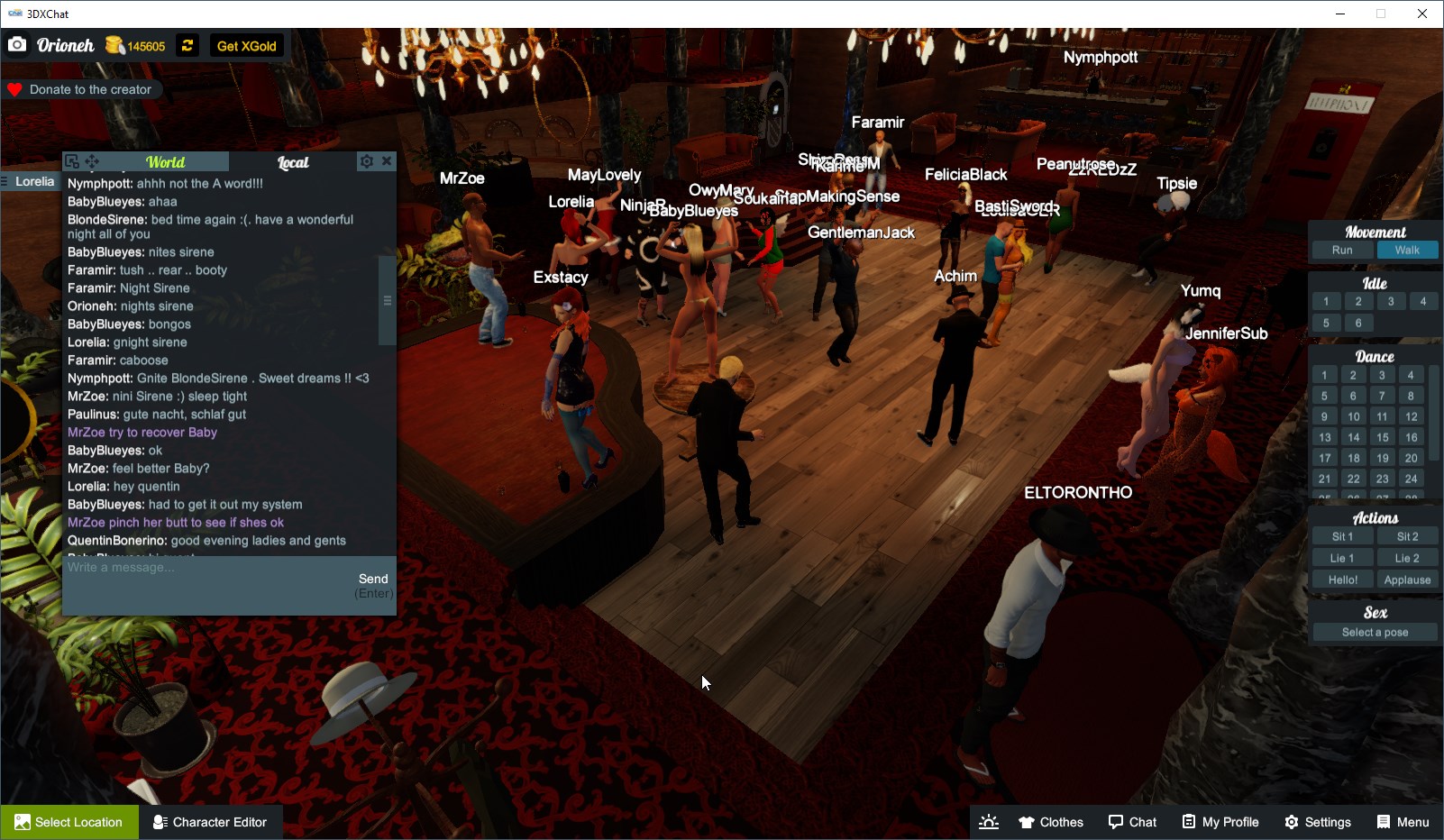This screenshot has width=1444, height=840.
Task: Switch to the Local chat tab
Action: click(294, 162)
